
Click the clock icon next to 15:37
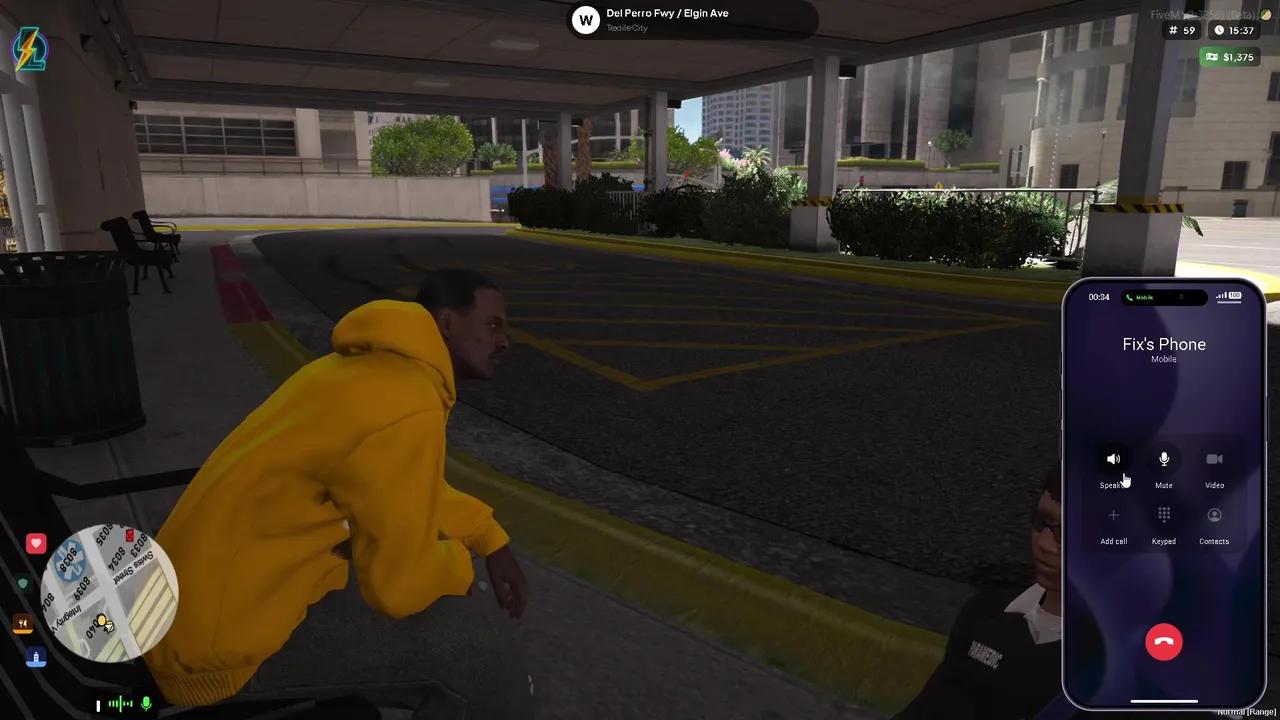[1218, 30]
